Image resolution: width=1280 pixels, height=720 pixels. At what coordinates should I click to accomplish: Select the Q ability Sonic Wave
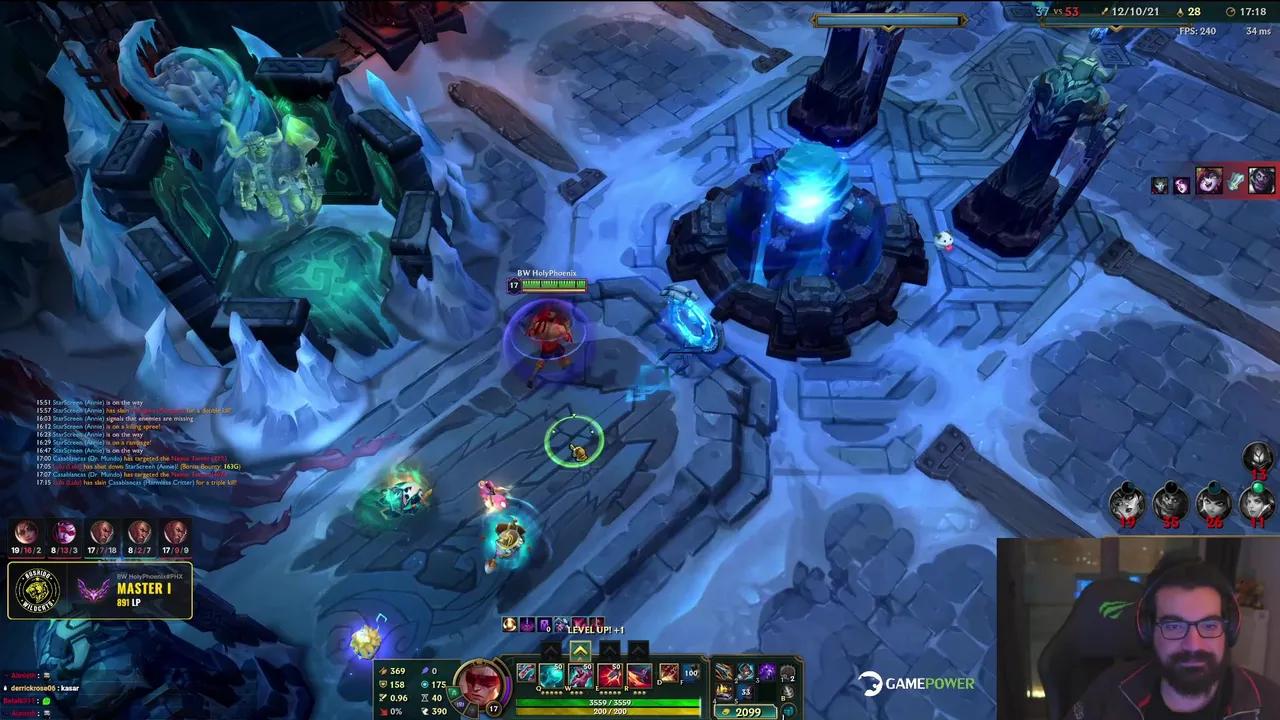pos(551,673)
